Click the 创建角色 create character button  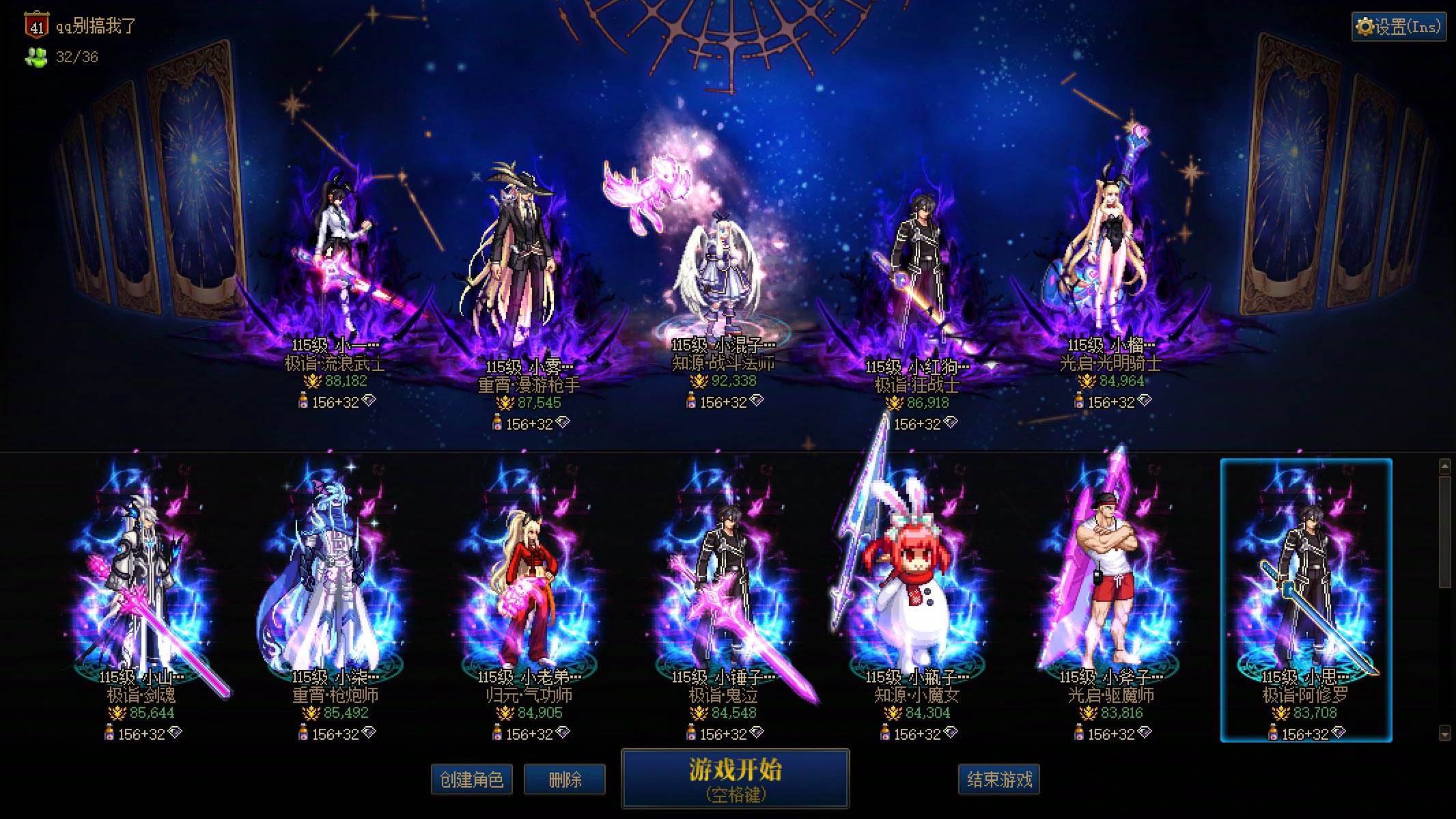471,779
